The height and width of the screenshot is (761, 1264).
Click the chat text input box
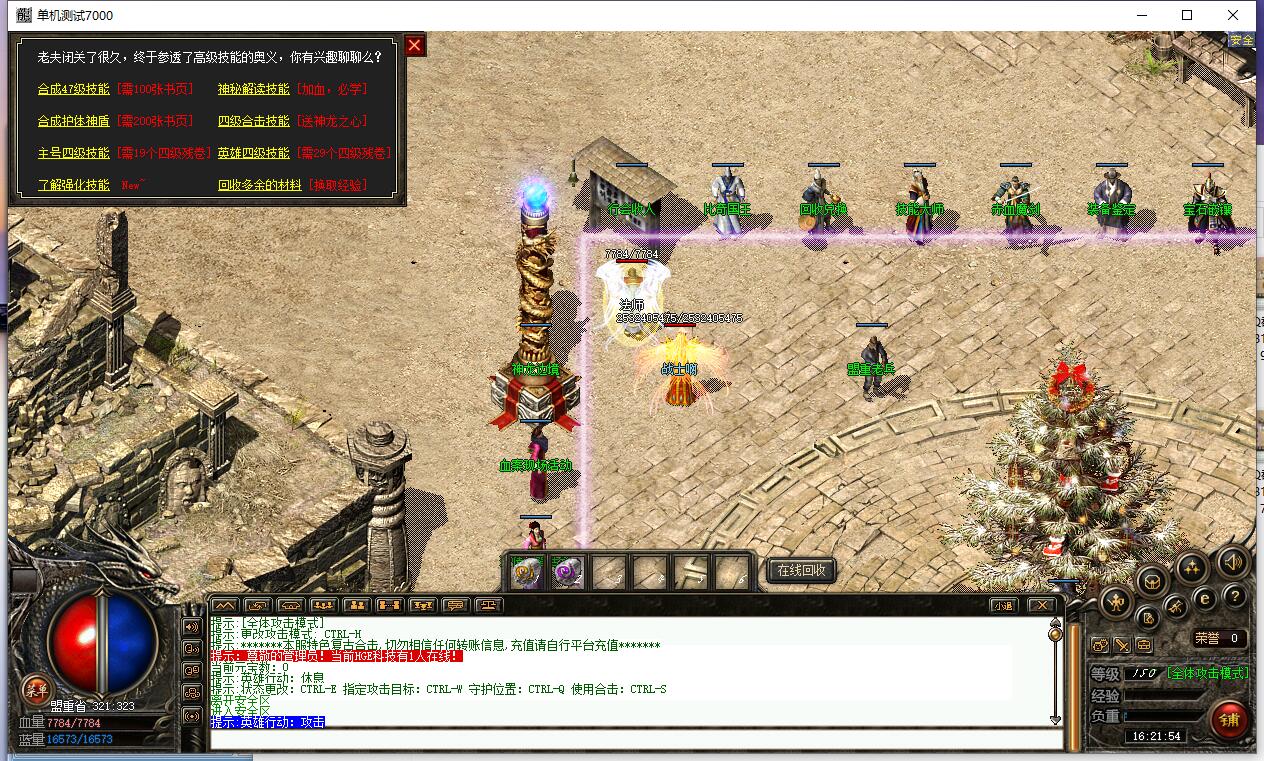[x=636, y=740]
